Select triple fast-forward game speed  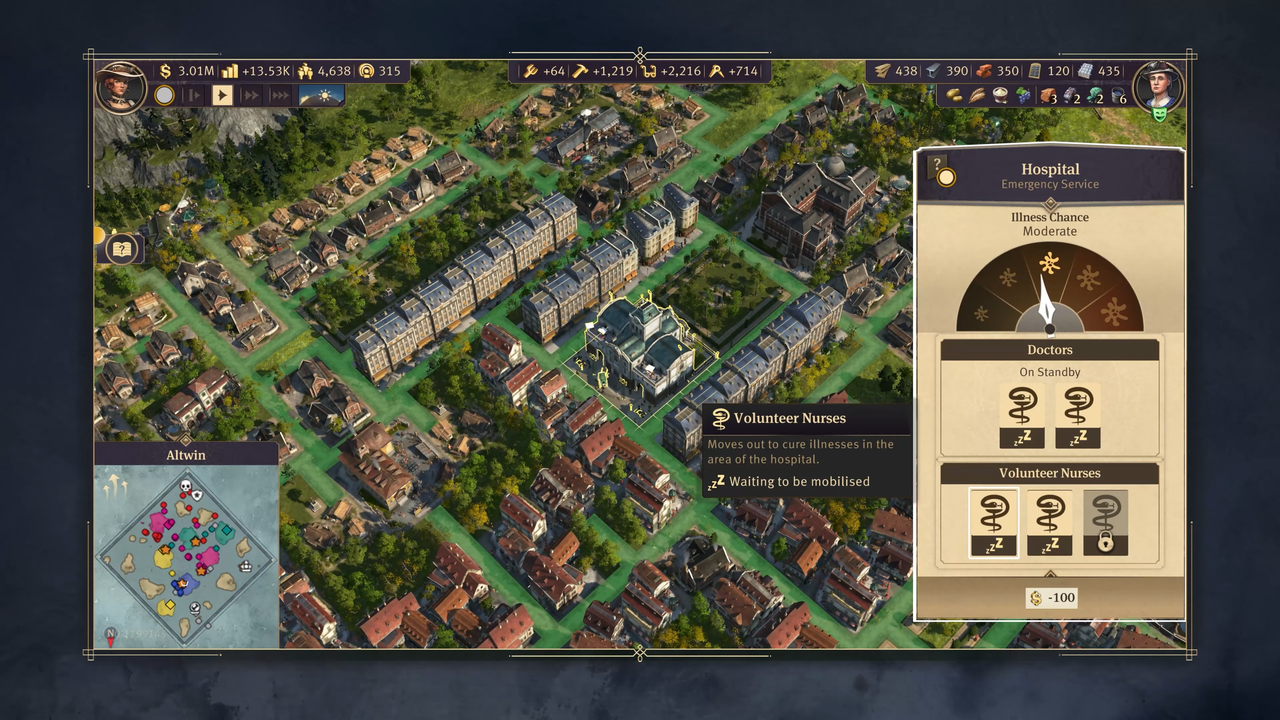[x=280, y=95]
